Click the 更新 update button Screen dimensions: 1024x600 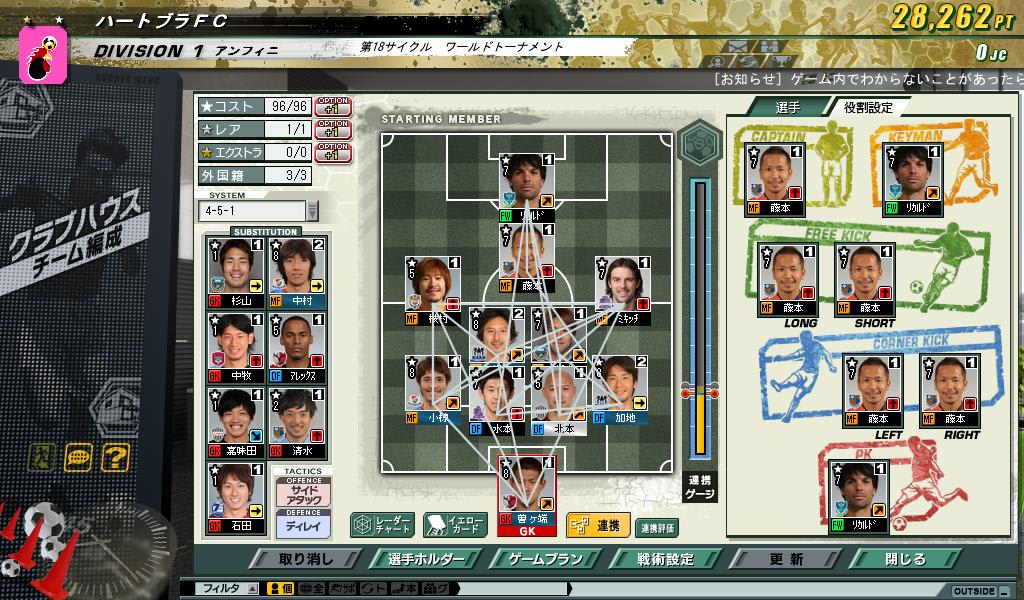[x=786, y=559]
